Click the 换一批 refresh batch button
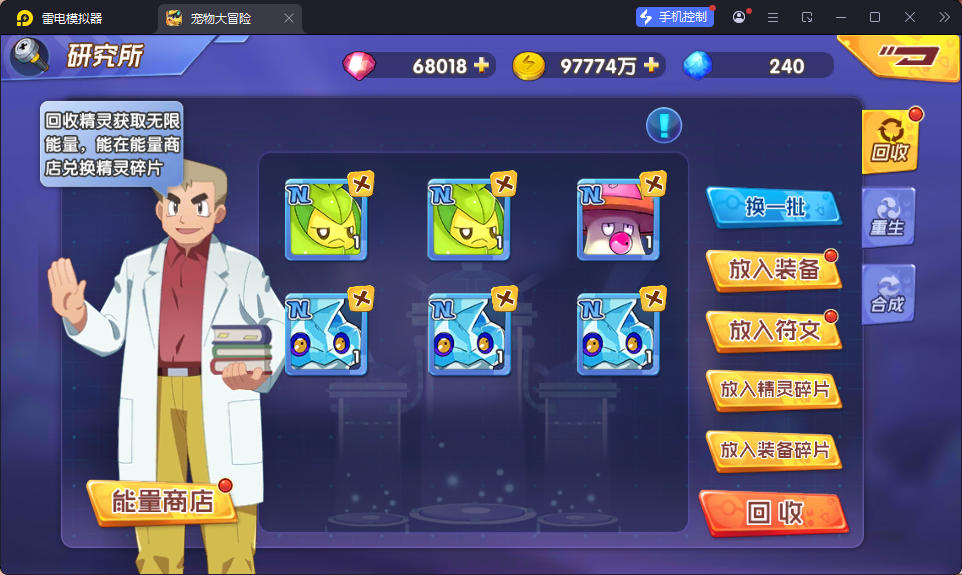Image resolution: width=962 pixels, height=575 pixels. (x=773, y=208)
